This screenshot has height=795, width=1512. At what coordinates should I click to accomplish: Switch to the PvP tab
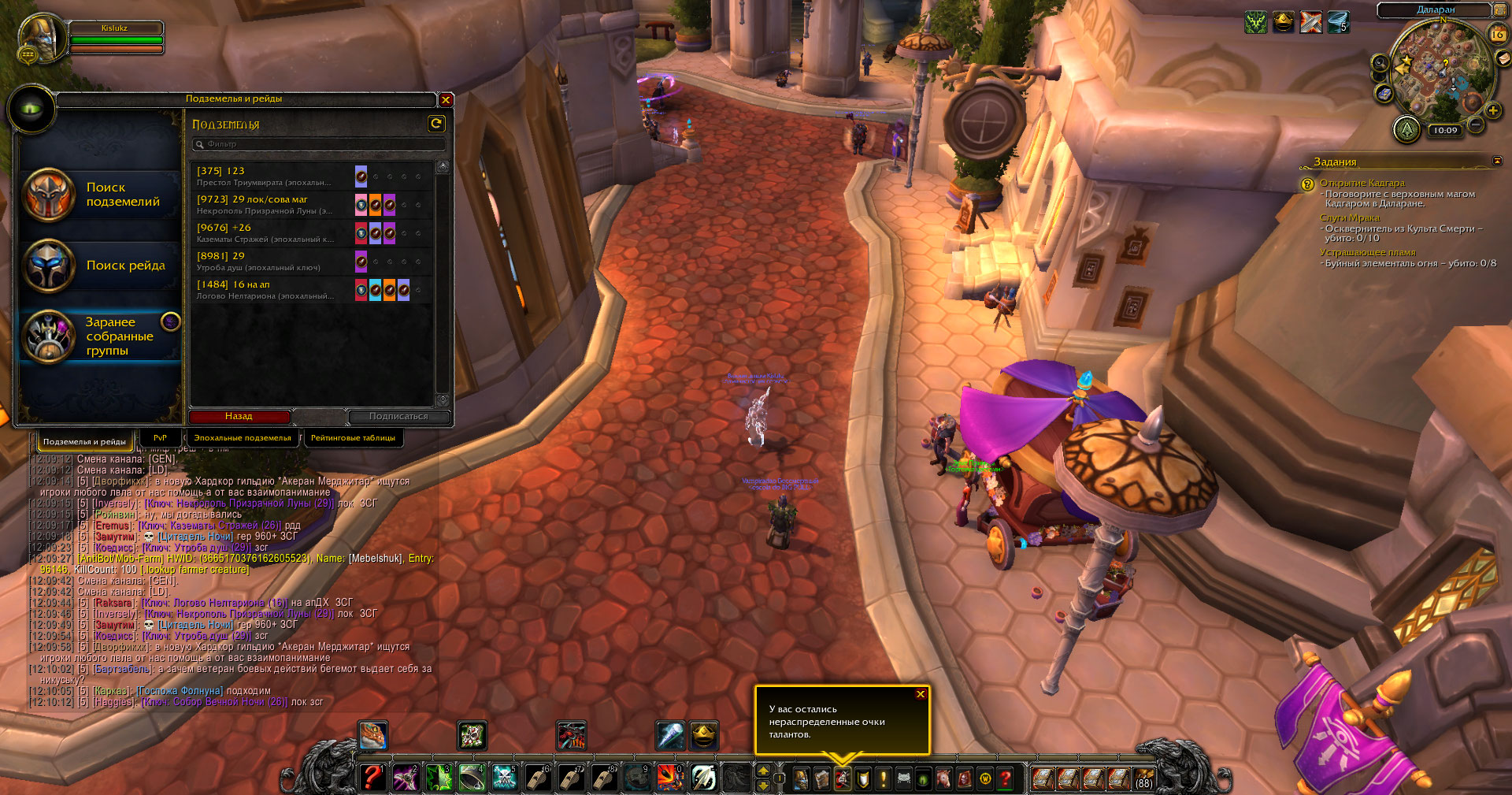tap(160, 438)
